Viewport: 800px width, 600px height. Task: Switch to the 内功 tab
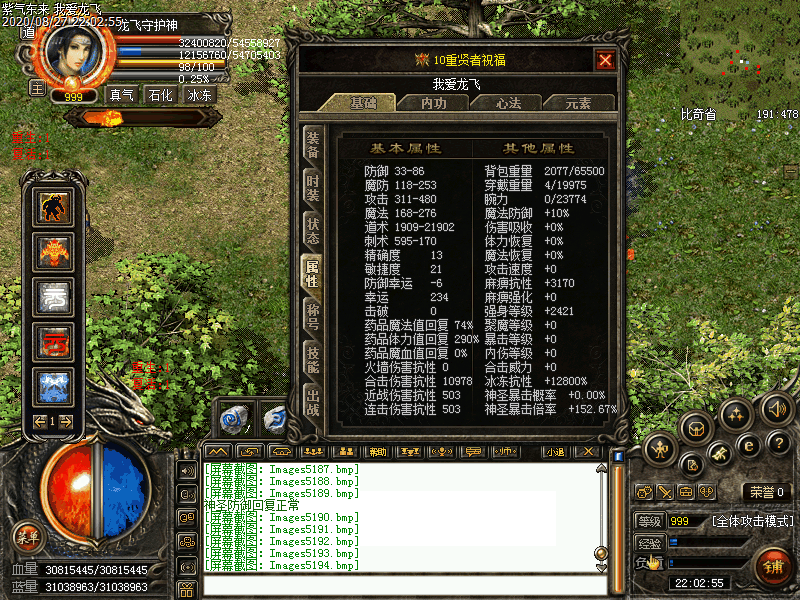pos(433,102)
